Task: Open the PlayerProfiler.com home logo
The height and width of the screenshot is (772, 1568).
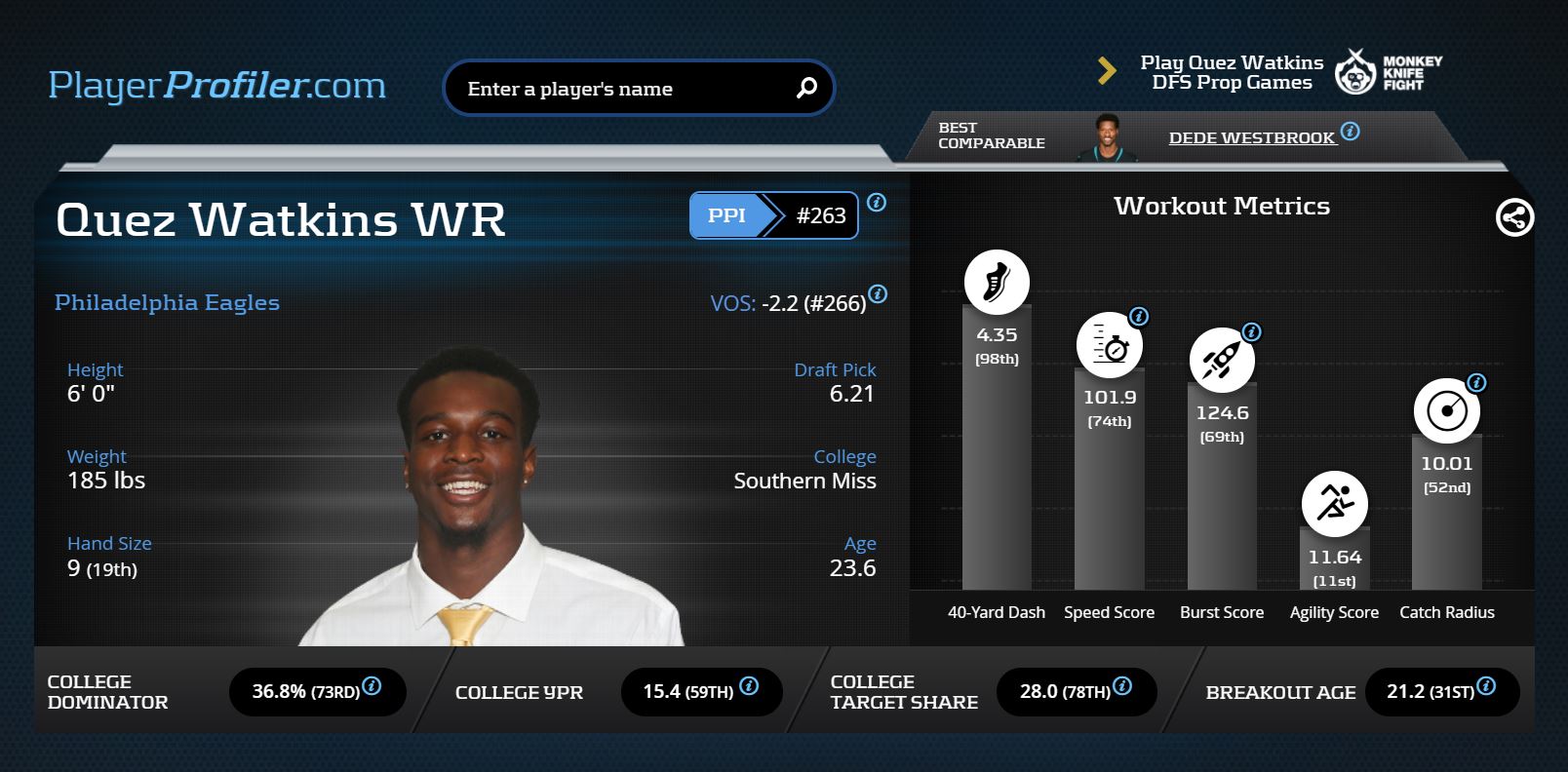Action: [x=217, y=86]
